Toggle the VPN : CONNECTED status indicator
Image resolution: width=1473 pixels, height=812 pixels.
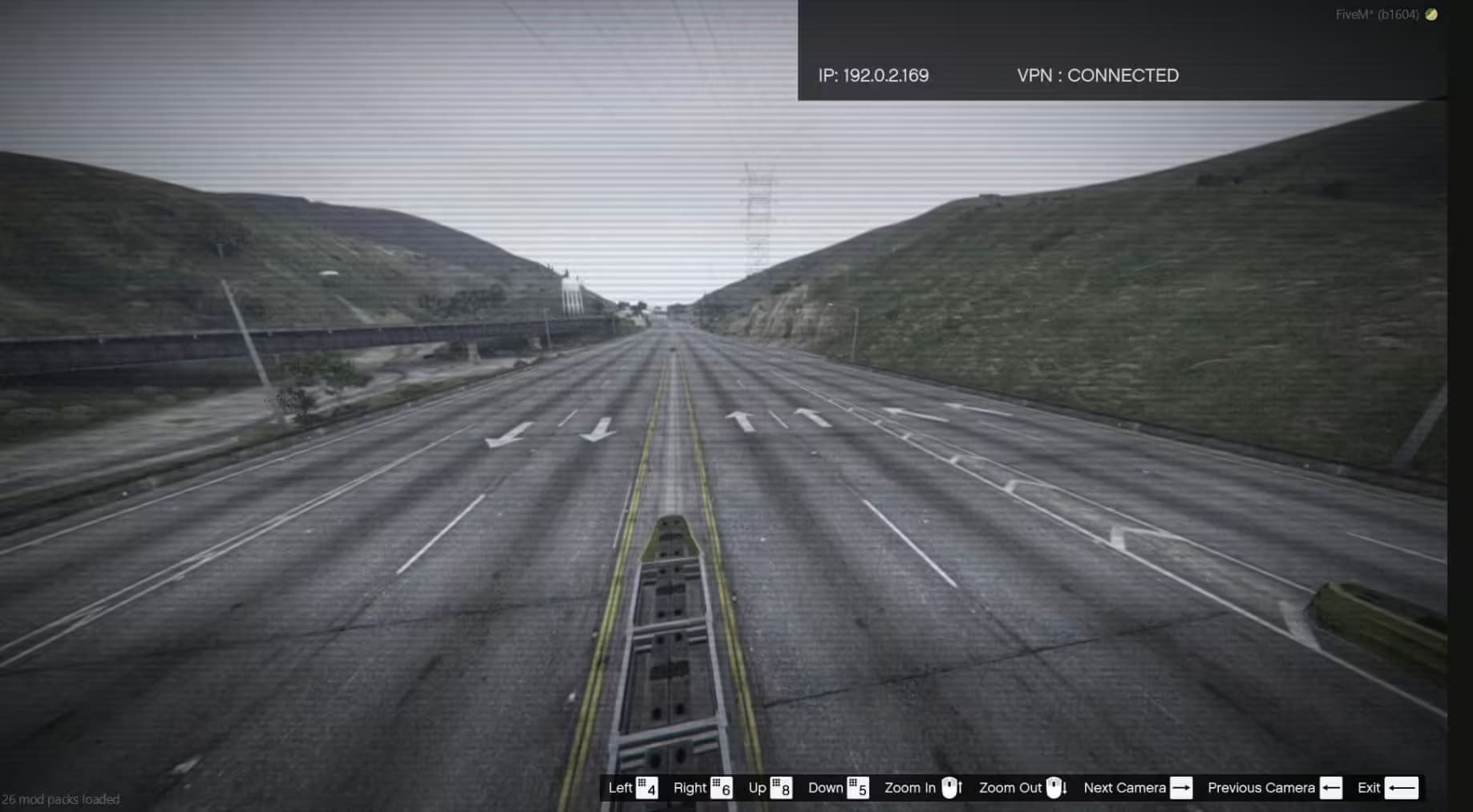1098,75
